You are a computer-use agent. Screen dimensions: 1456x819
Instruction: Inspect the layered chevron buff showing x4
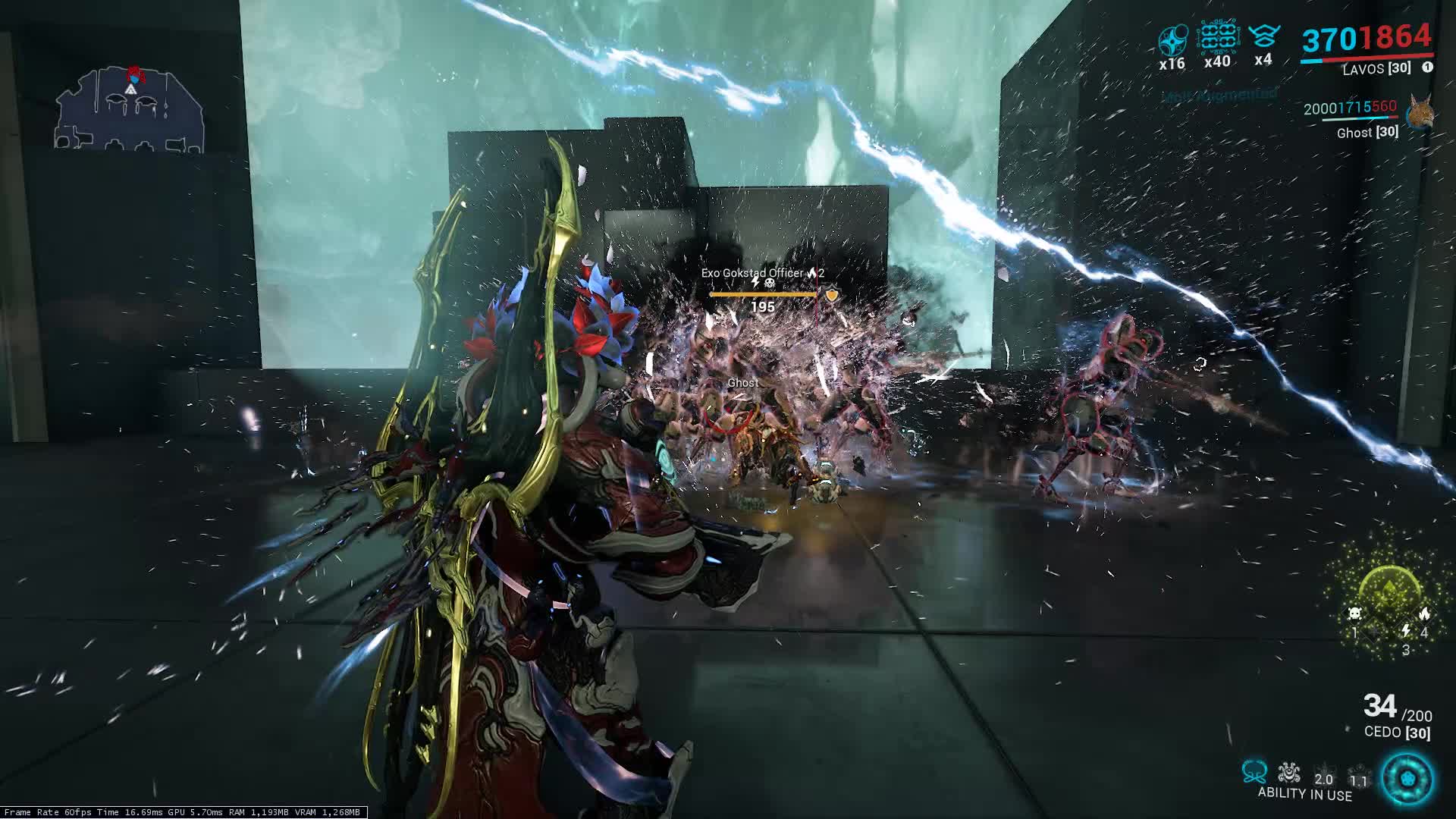click(x=1263, y=36)
